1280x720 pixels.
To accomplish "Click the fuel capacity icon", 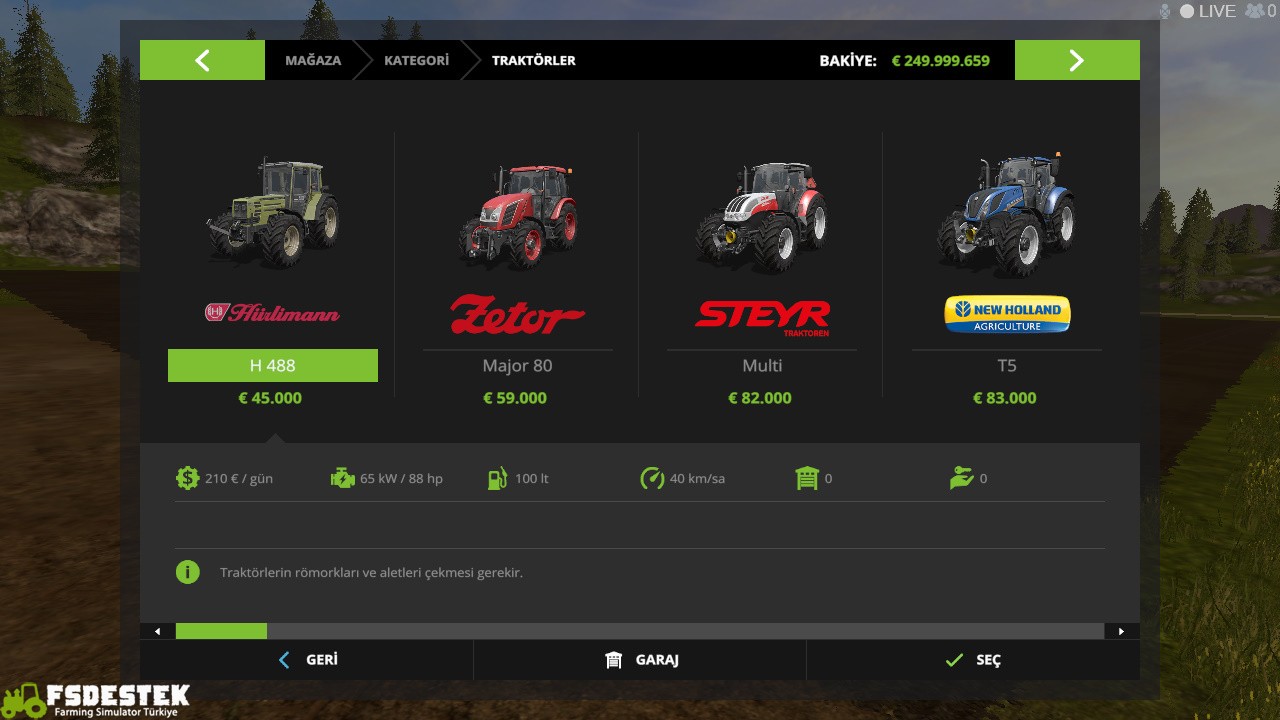I will pyautogui.click(x=497, y=478).
